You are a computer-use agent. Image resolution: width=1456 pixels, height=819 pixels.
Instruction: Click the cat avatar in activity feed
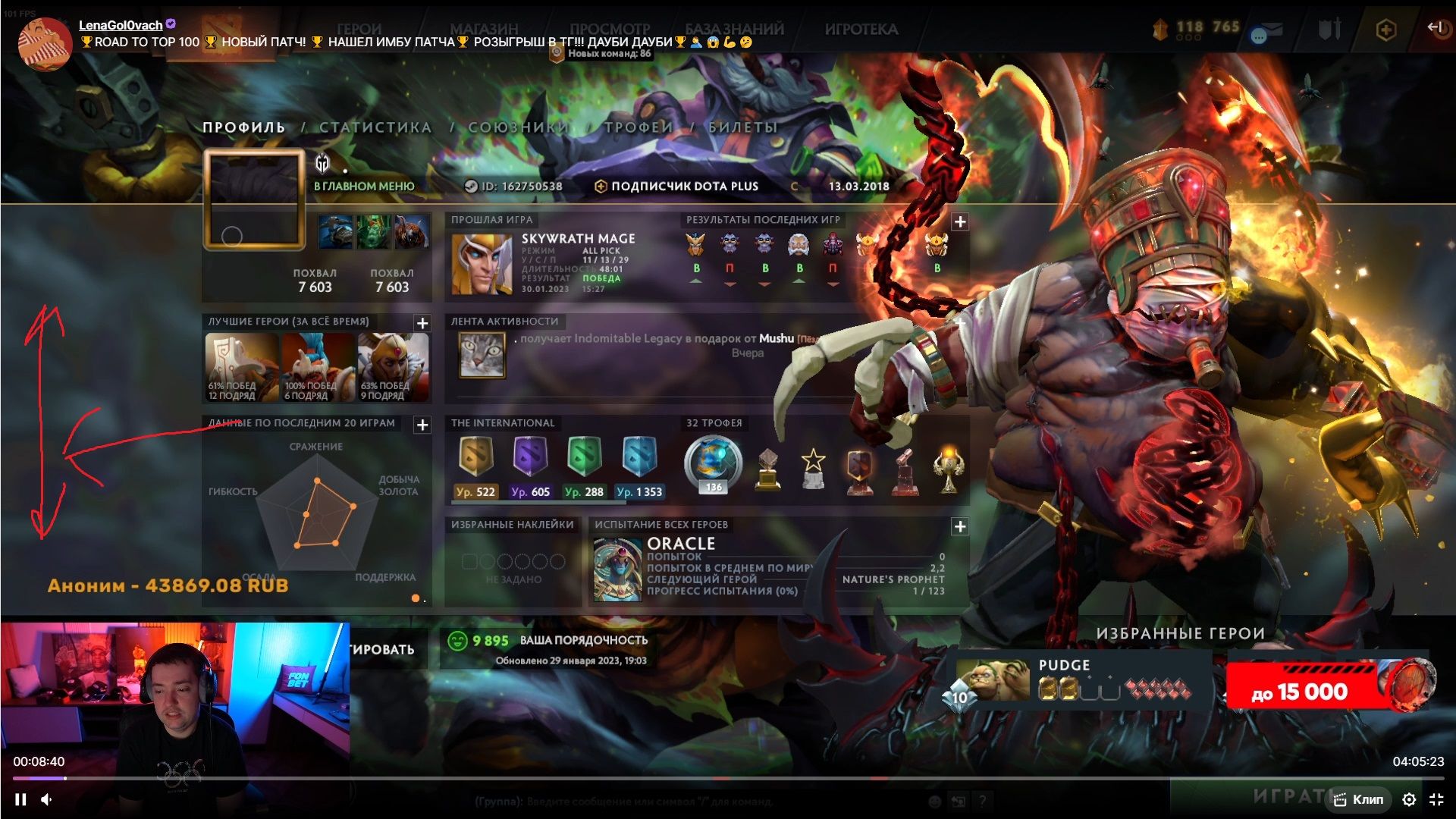pos(482,354)
